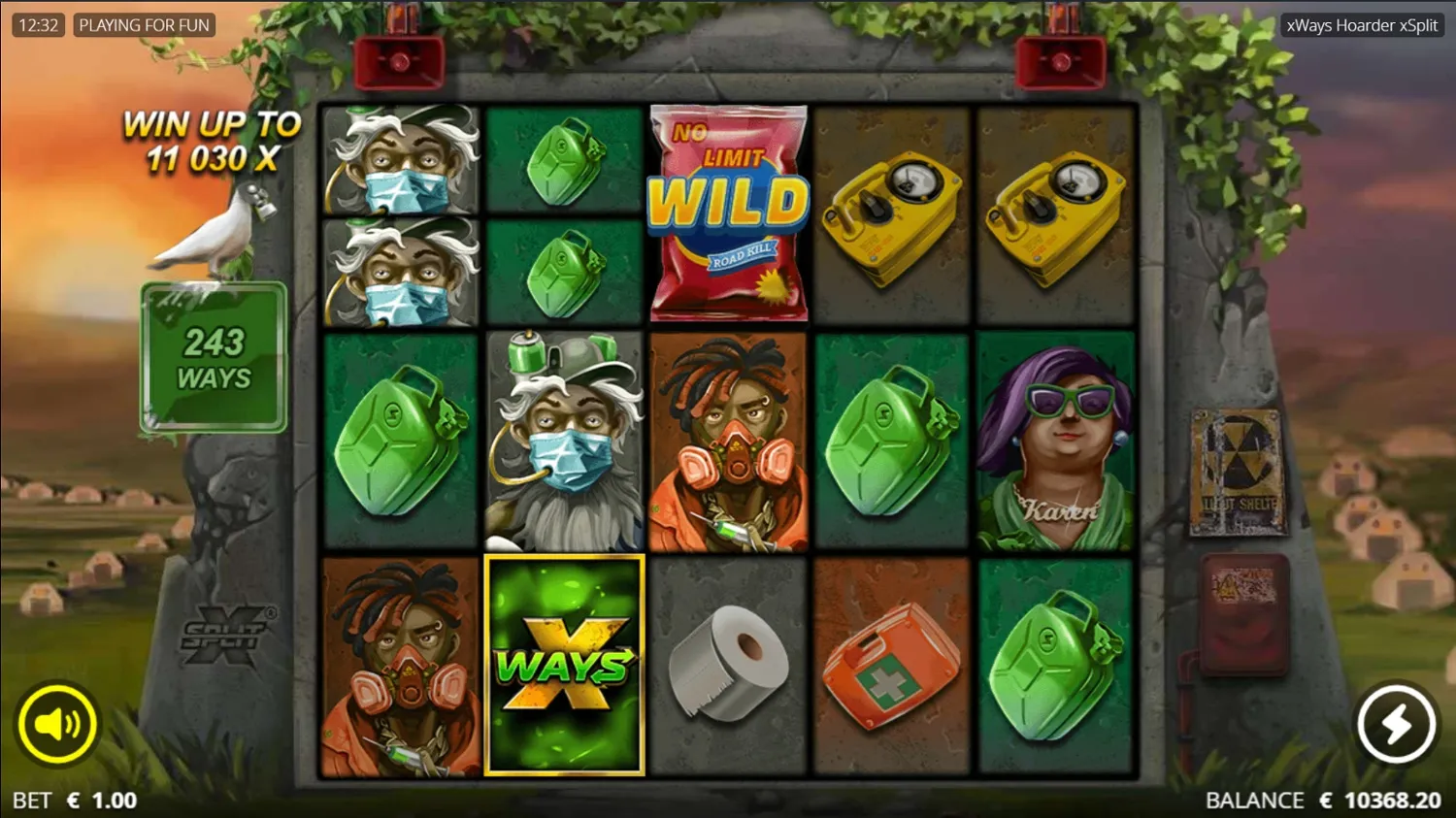Viewport: 1456px width, 818px height.
Task: Click the PLAYING FOR FUN label
Action: (x=144, y=24)
